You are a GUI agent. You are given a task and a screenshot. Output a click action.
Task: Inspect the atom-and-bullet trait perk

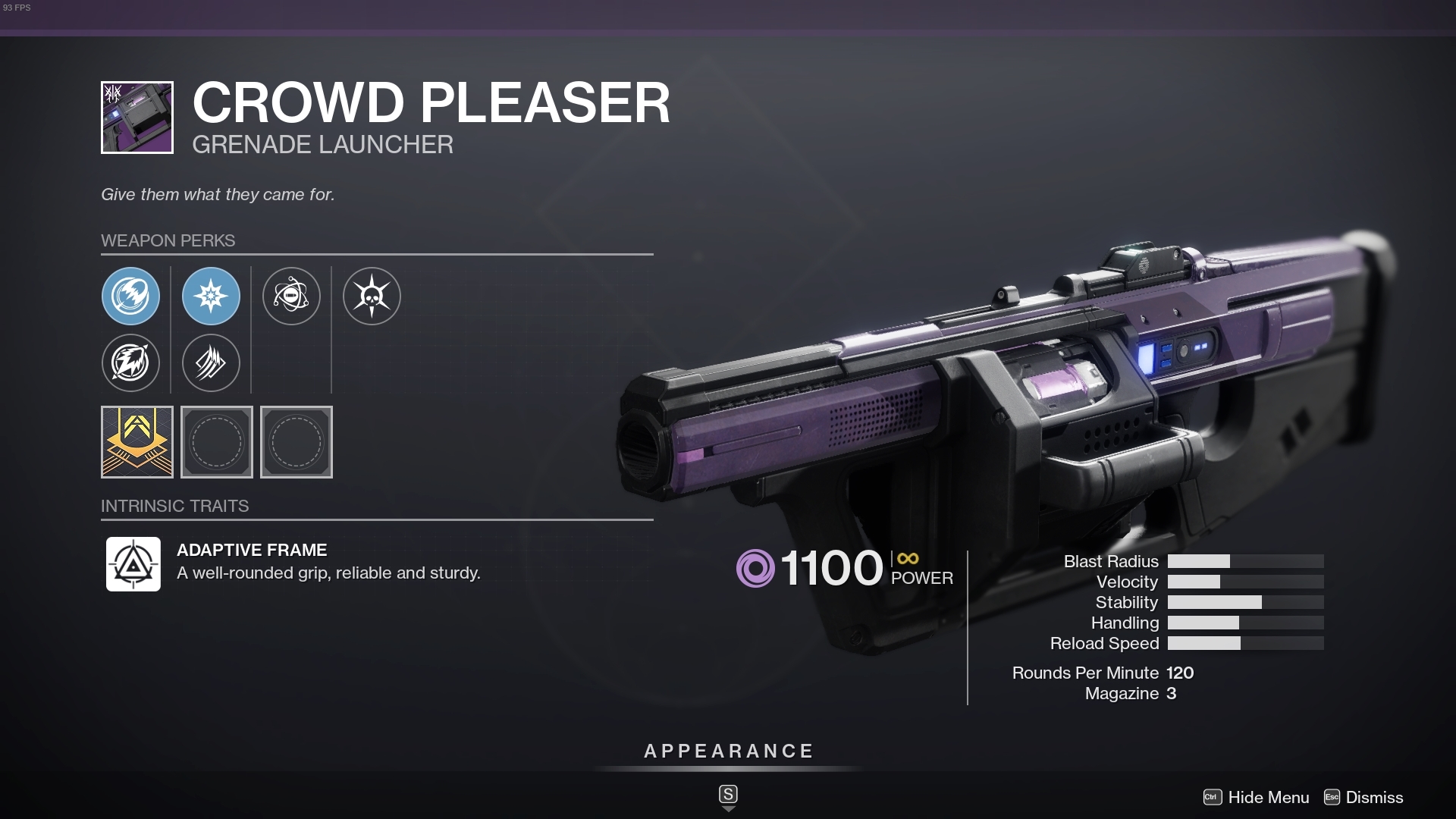pyautogui.click(x=292, y=297)
